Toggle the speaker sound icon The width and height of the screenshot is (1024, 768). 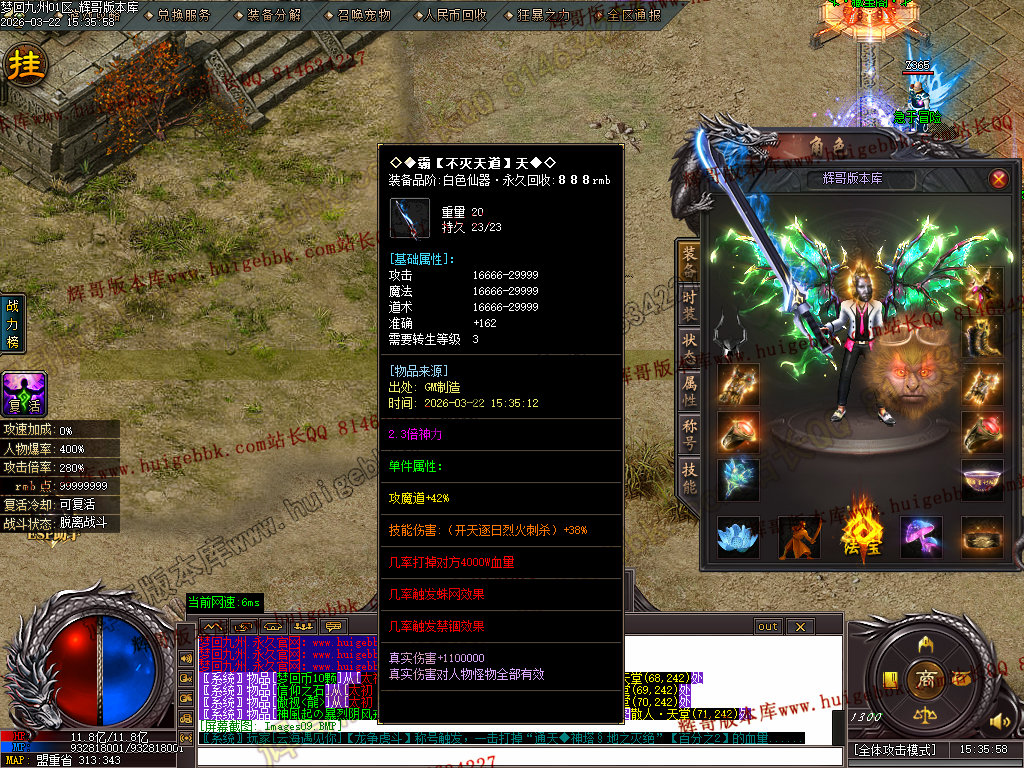(995, 720)
